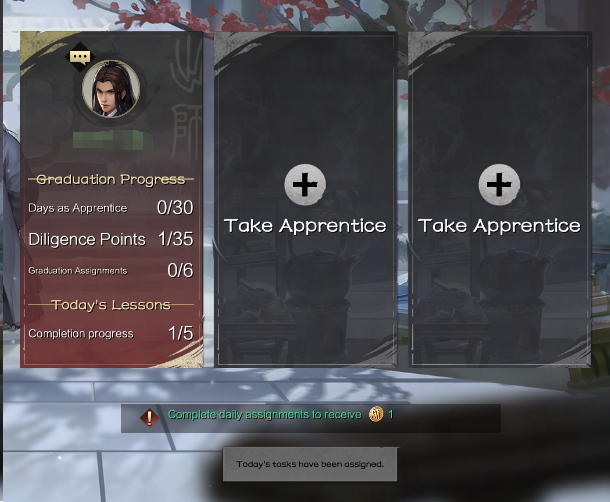Select the red warning alert icon
610x502 pixels.
coord(149,417)
